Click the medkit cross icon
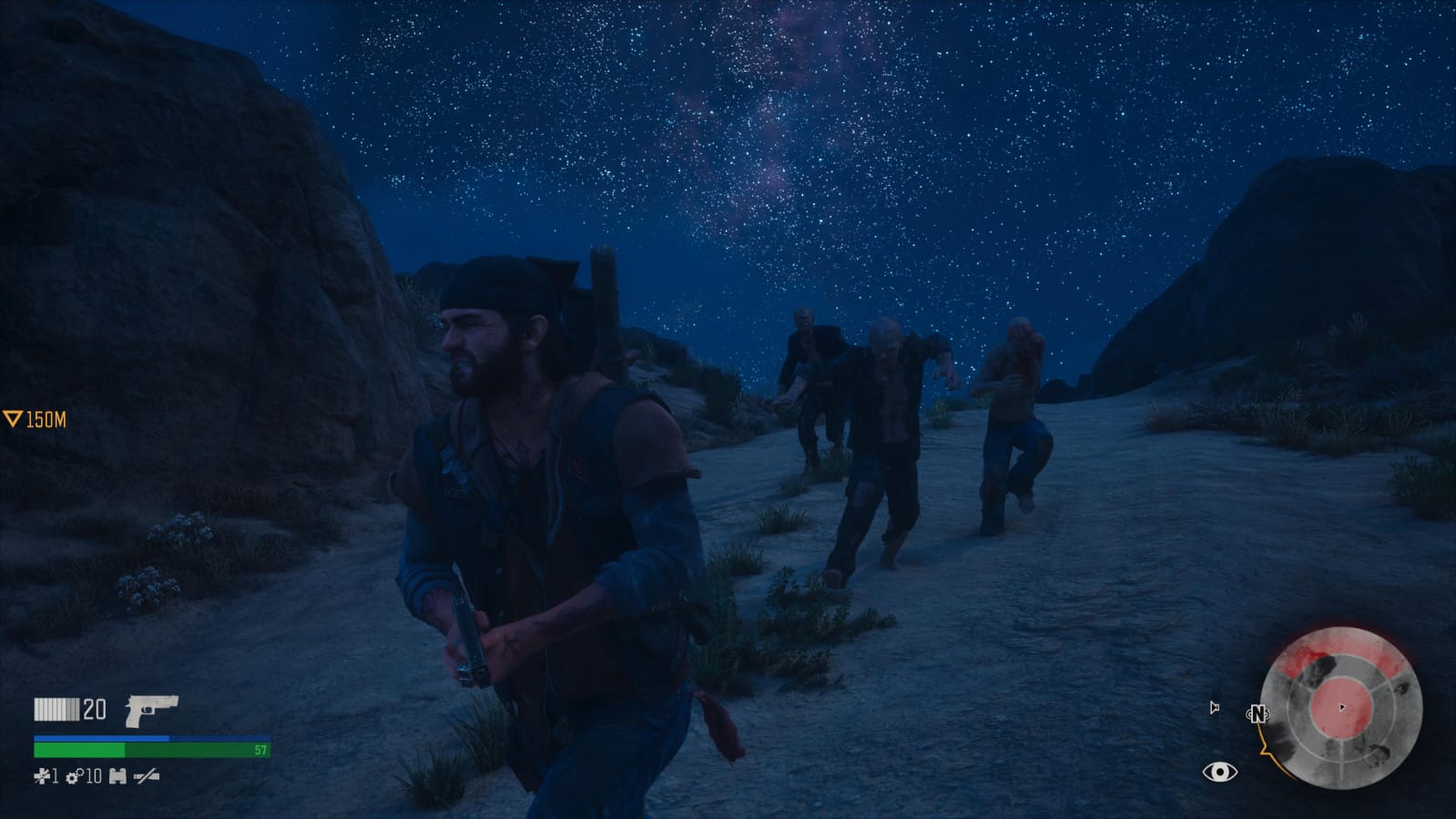The width and height of the screenshot is (1456, 819). pos(41,776)
